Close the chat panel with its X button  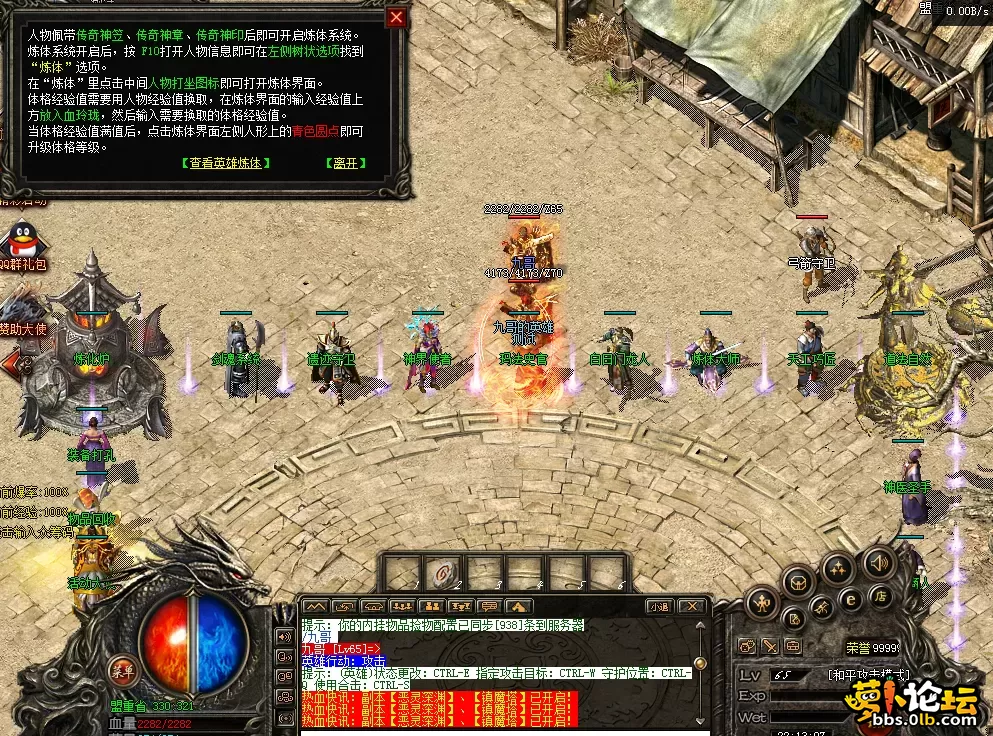tap(690, 606)
